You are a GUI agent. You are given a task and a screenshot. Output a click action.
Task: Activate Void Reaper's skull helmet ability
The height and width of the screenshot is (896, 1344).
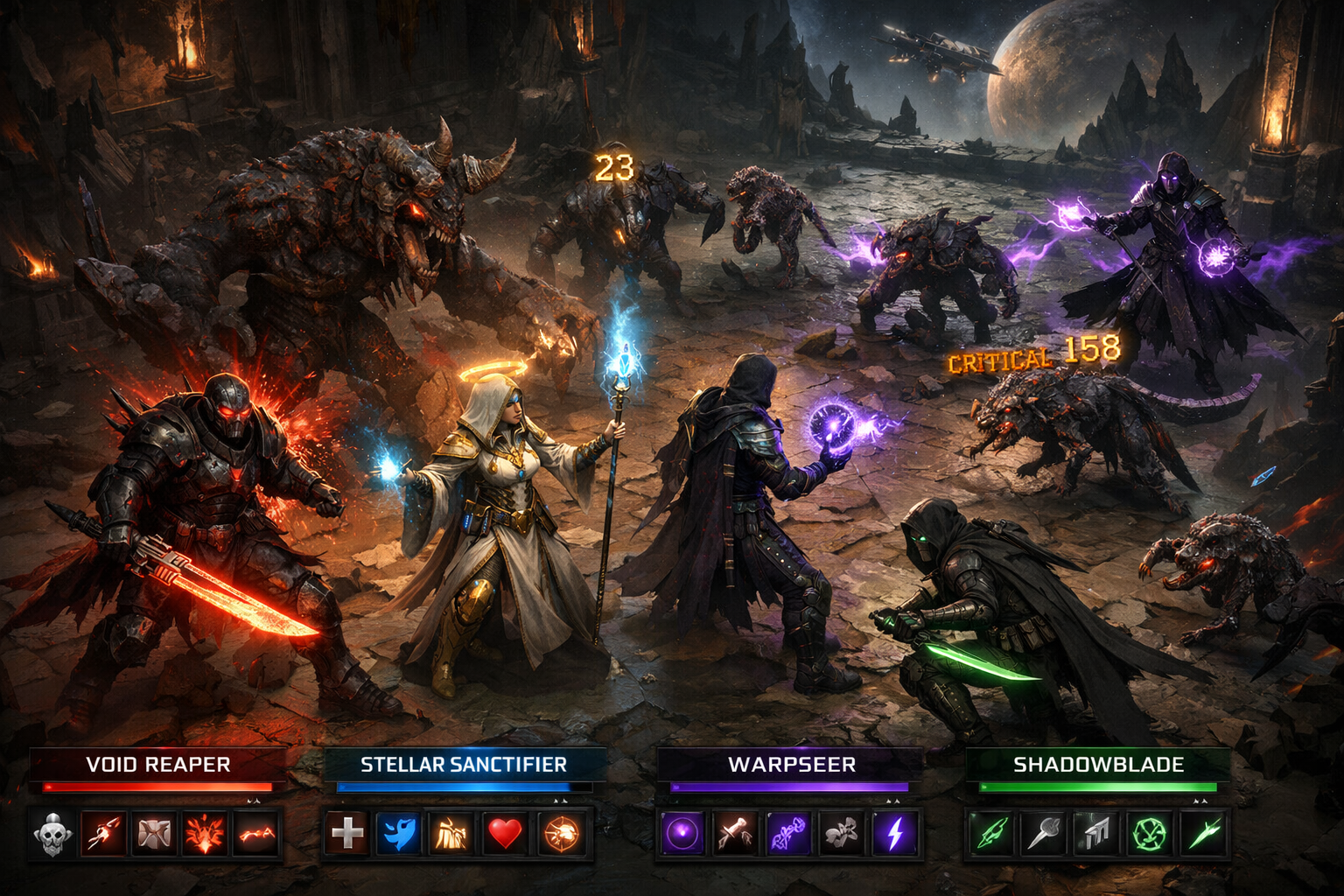coord(52,833)
